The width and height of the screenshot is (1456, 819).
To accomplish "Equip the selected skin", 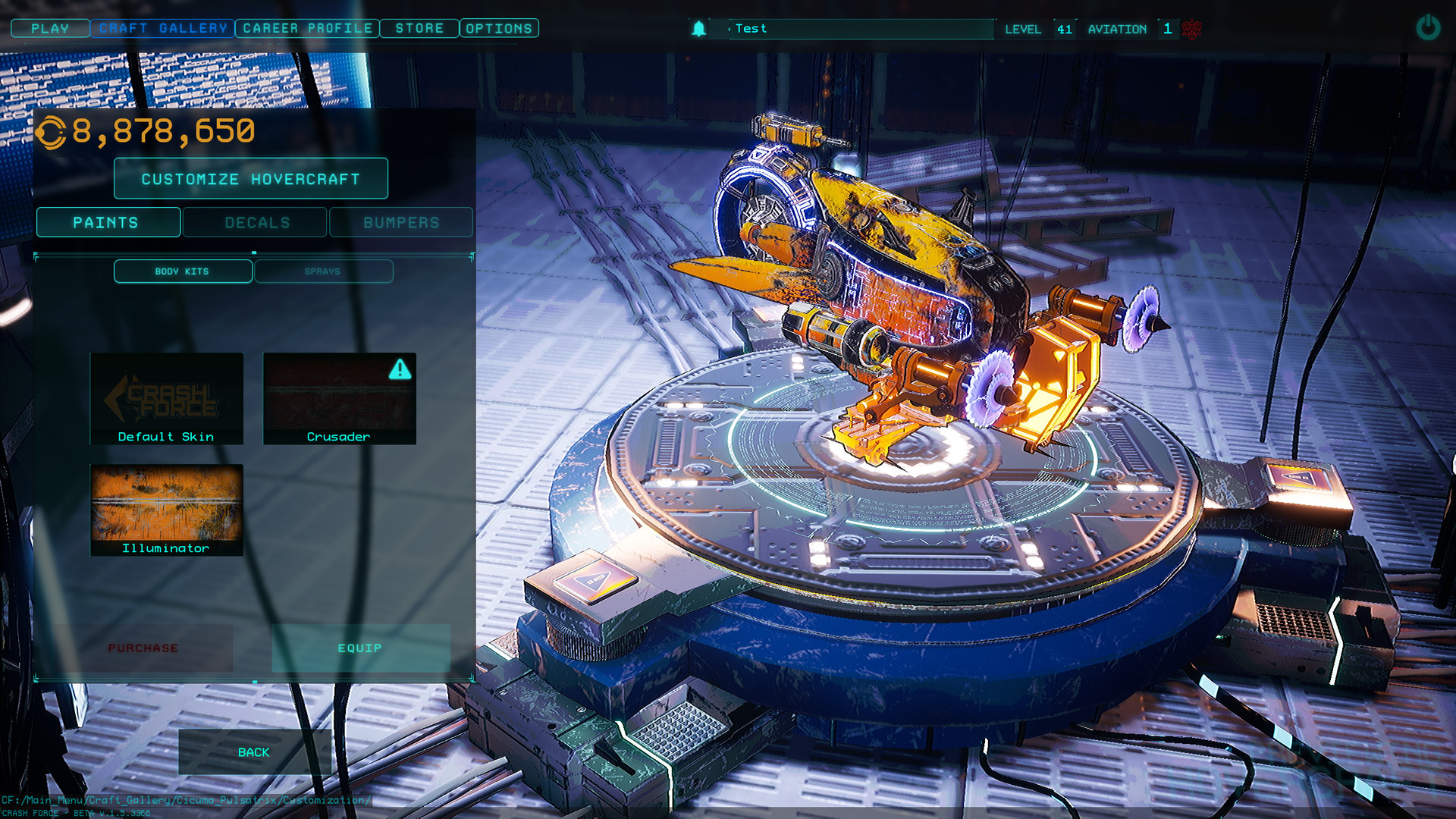I will 360,648.
